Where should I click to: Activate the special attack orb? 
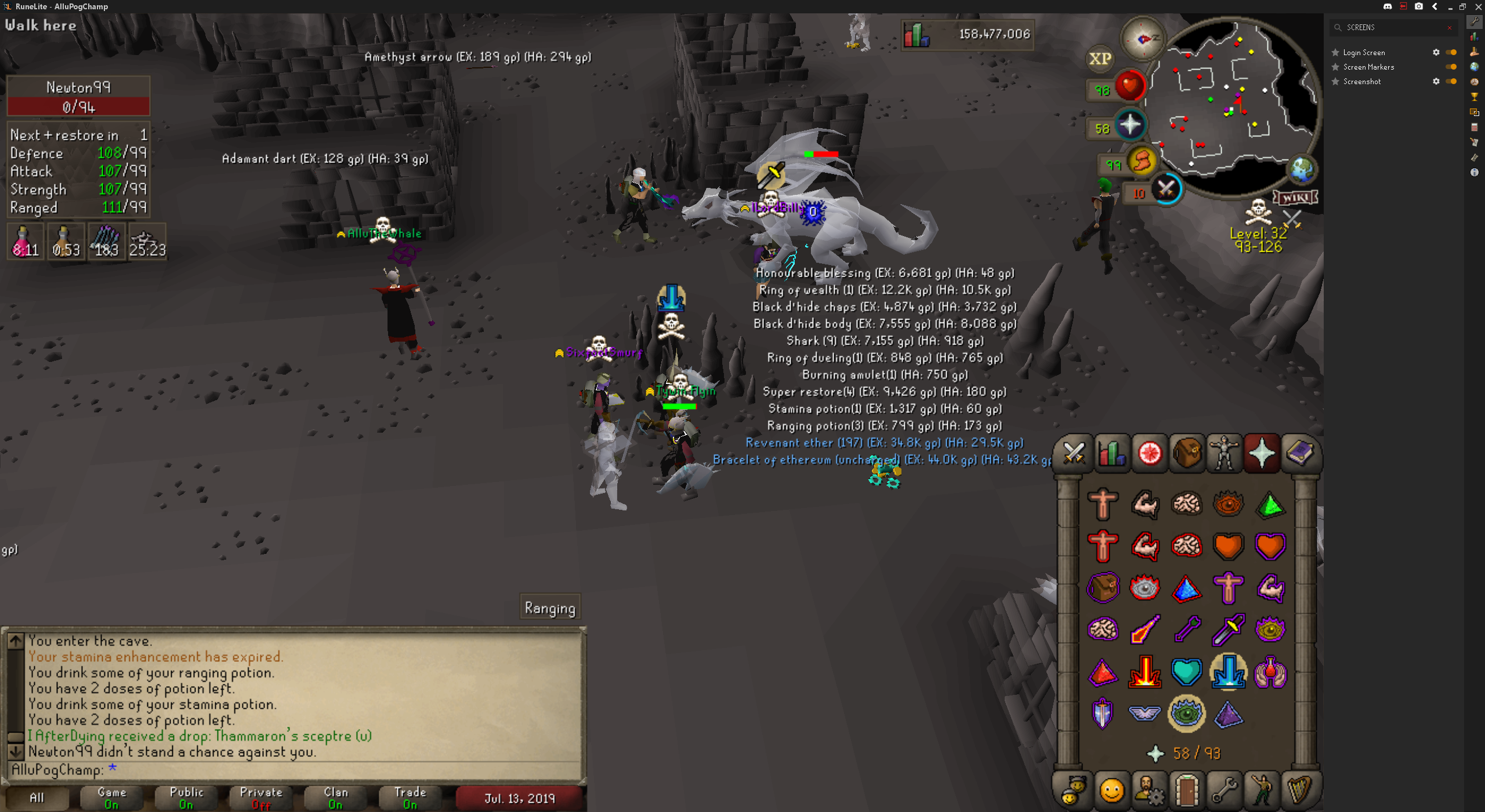(1166, 189)
